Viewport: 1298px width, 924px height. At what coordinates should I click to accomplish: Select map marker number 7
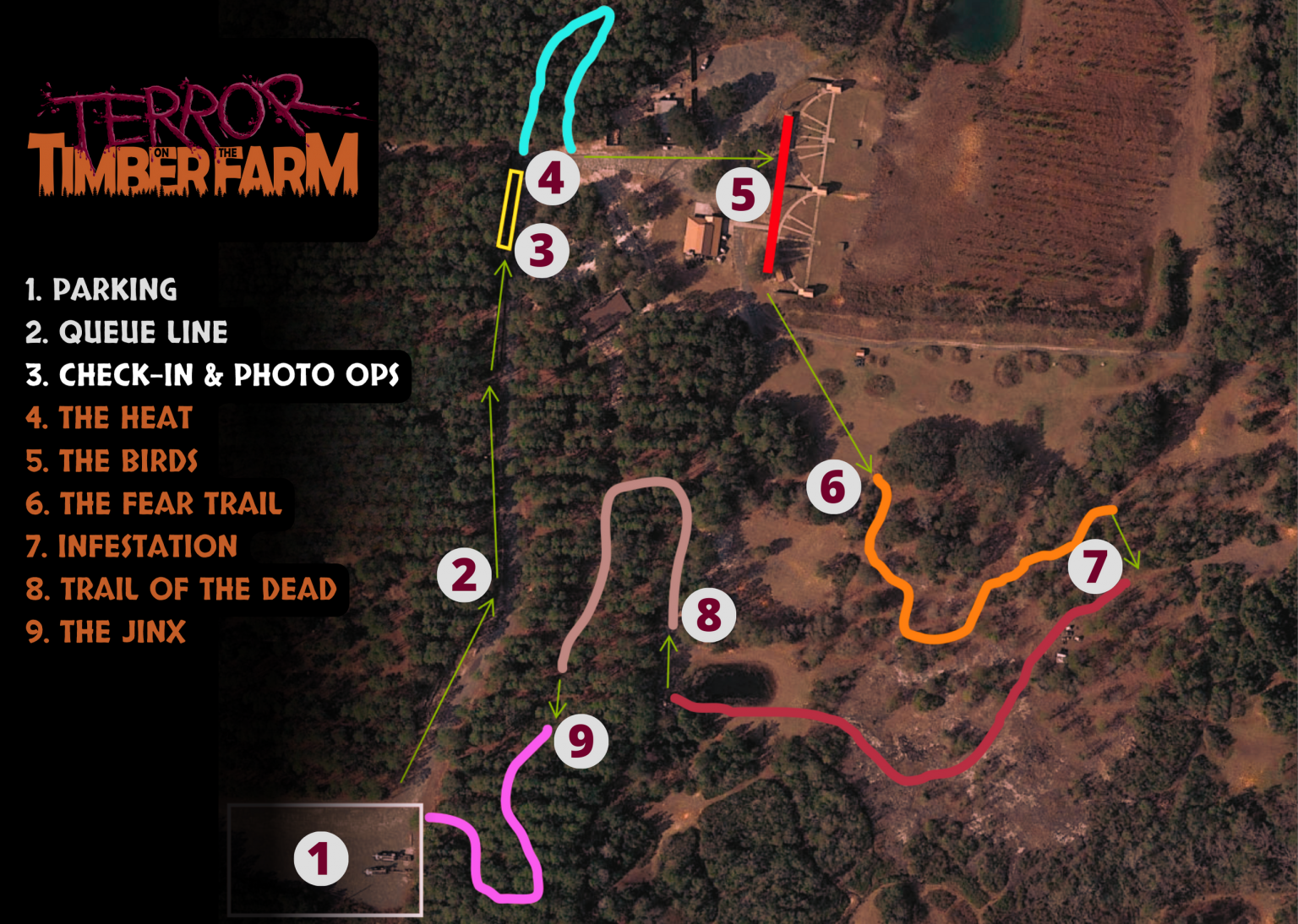coord(1095,566)
